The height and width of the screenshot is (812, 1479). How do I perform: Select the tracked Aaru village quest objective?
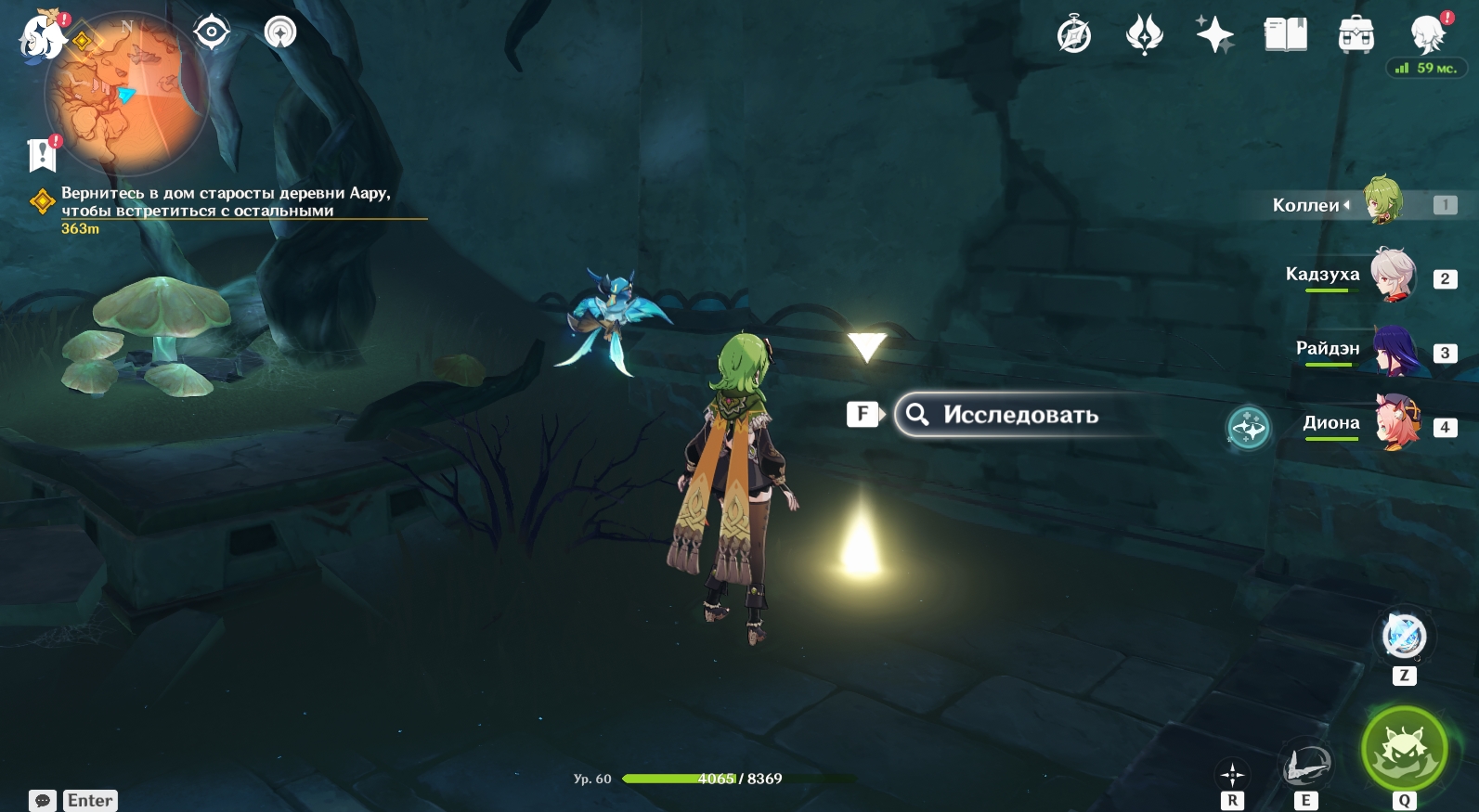point(225,202)
